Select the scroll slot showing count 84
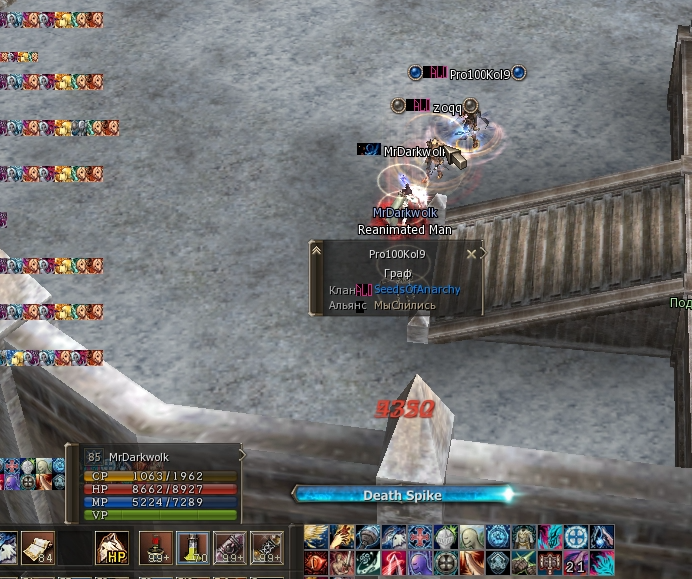692x579 pixels. [37, 547]
